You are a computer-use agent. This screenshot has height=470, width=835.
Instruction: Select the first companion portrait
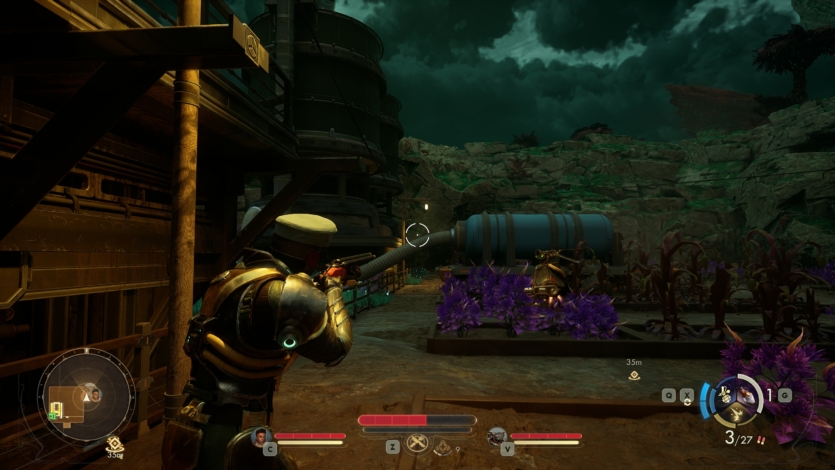point(262,436)
